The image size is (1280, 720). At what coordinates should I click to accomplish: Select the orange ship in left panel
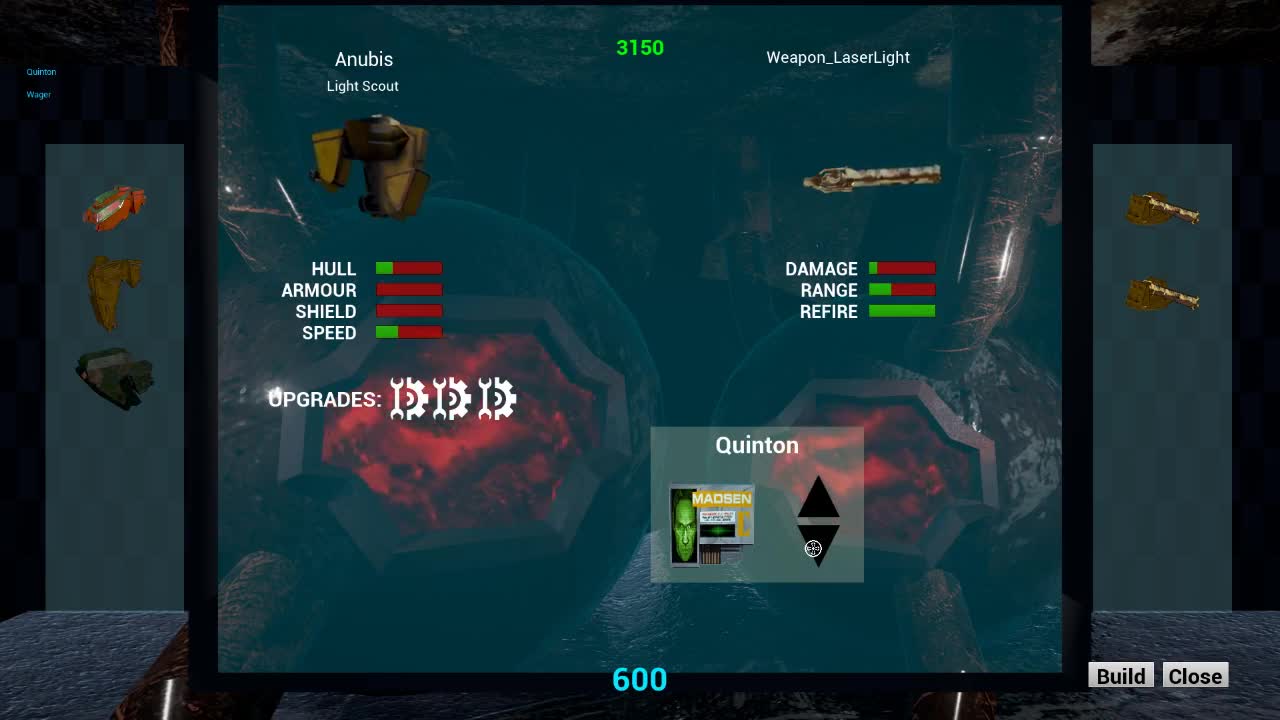[x=114, y=207]
